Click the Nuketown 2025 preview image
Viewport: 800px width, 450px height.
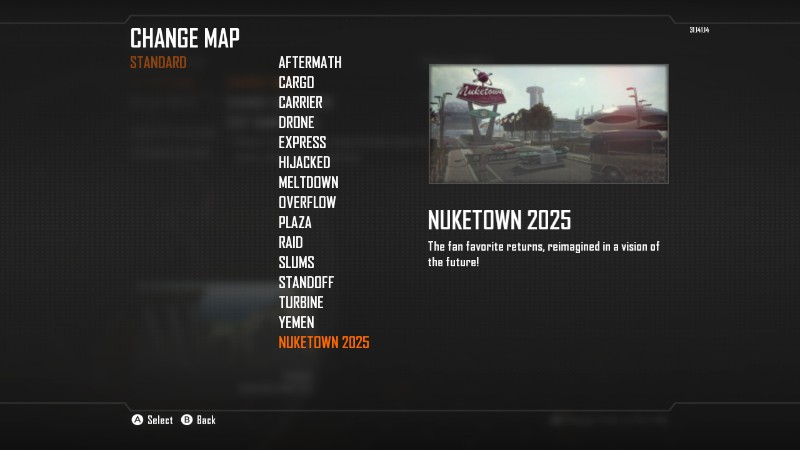[x=548, y=124]
